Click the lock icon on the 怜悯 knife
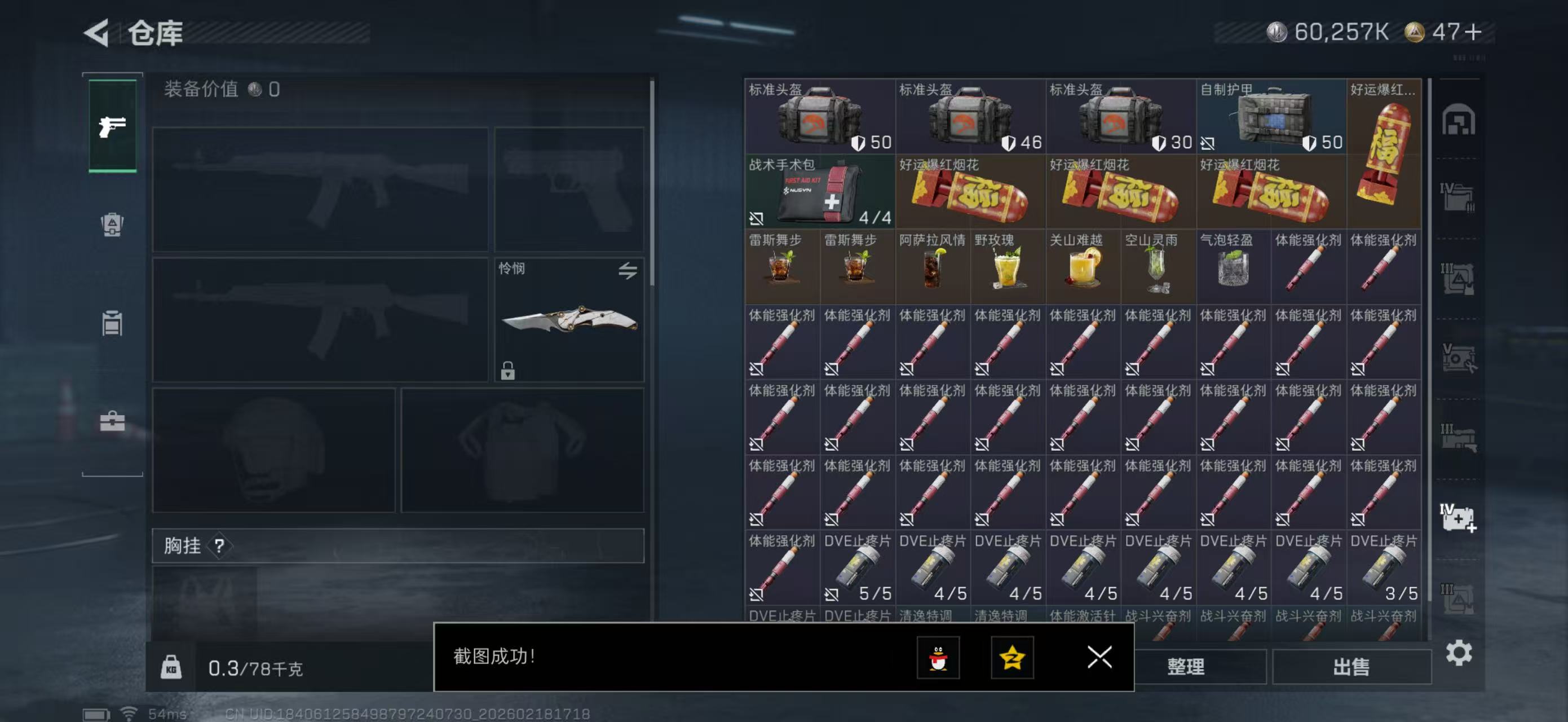Viewport: 1568px width, 722px height. click(x=509, y=370)
